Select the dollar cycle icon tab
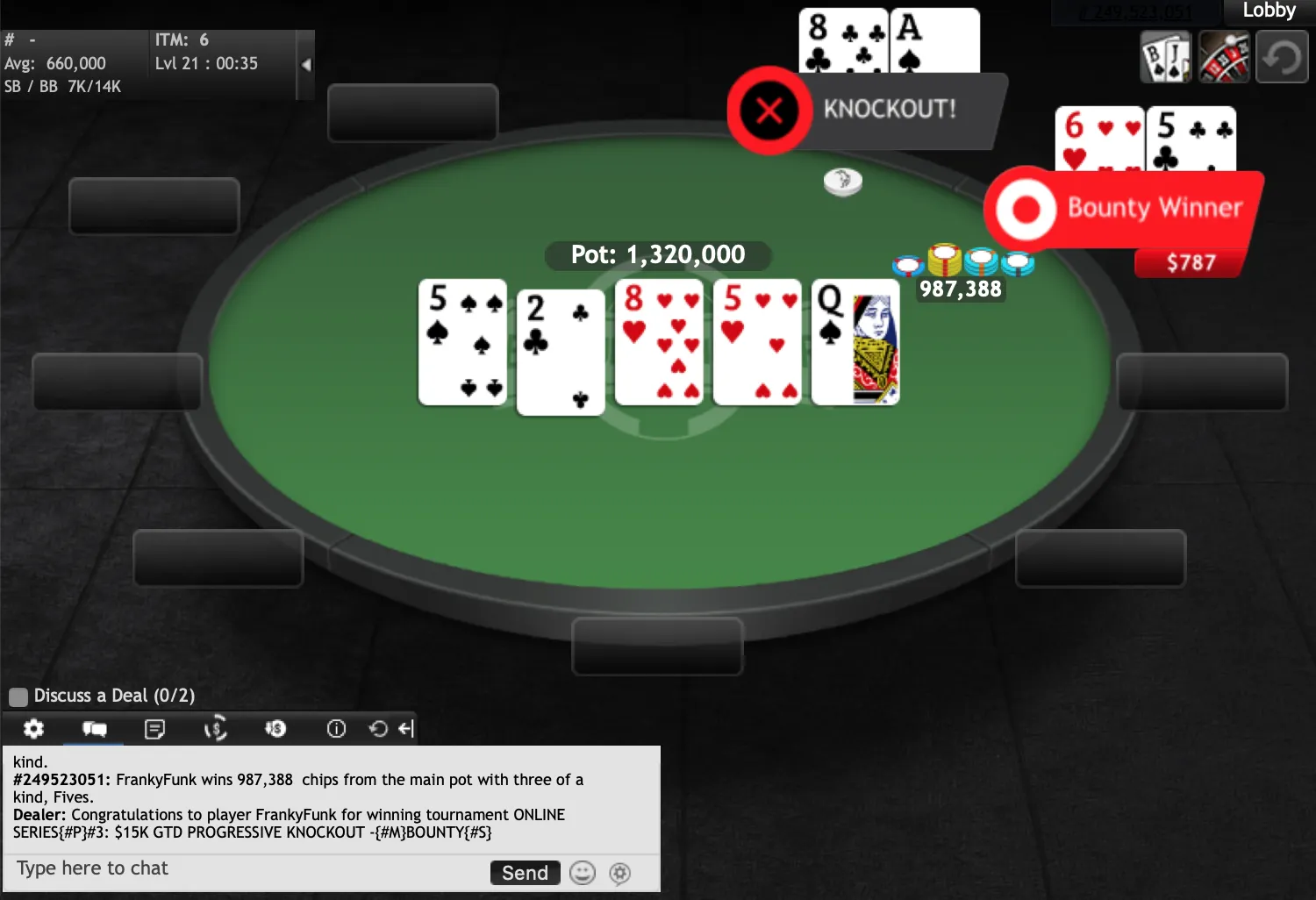Viewport: 1316px width, 900px height. click(215, 729)
